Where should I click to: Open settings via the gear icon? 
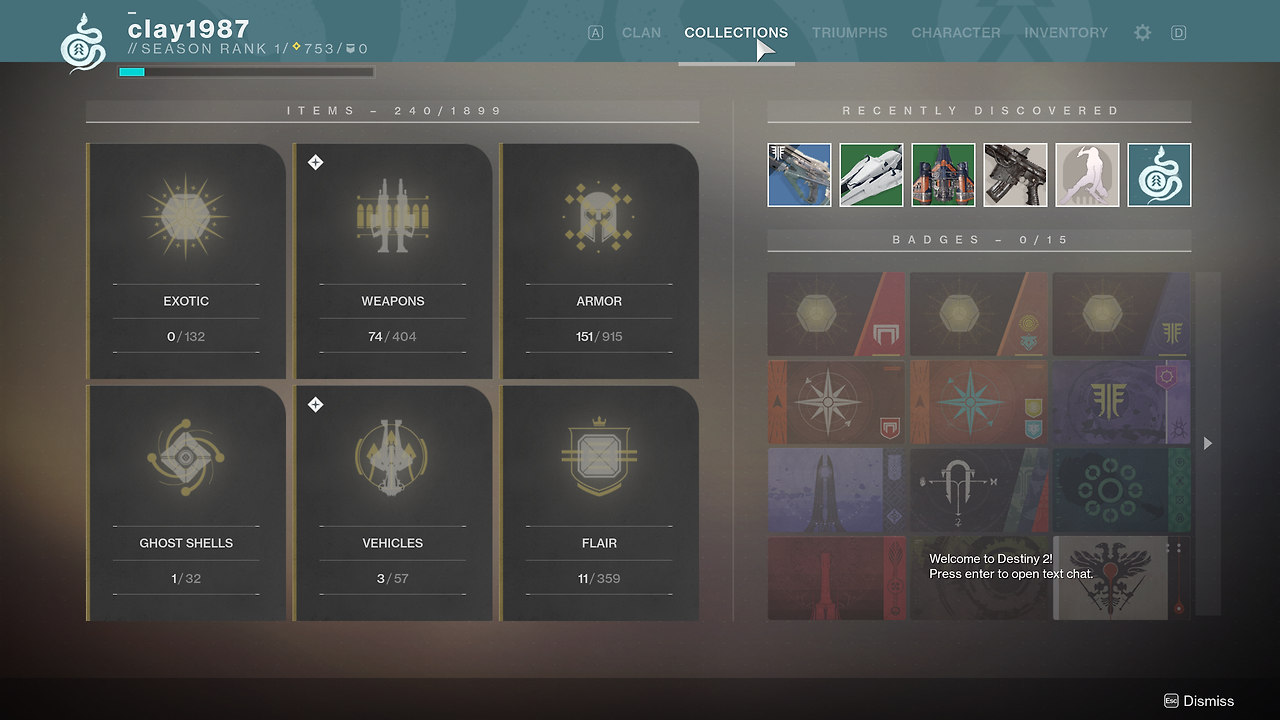pos(1142,33)
